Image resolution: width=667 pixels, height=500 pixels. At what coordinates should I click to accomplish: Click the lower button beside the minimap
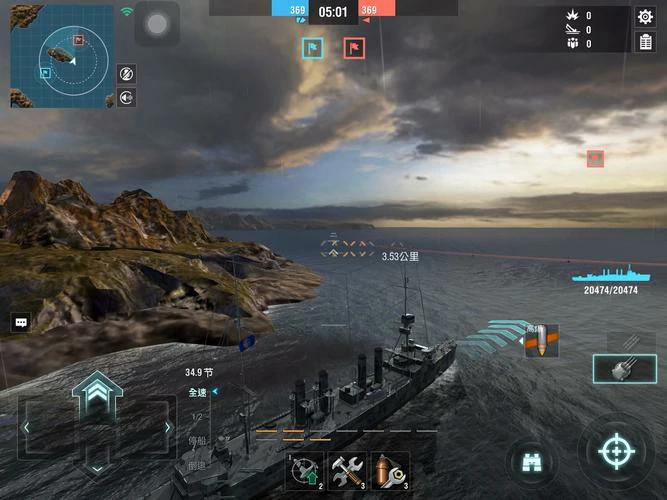tap(127, 97)
